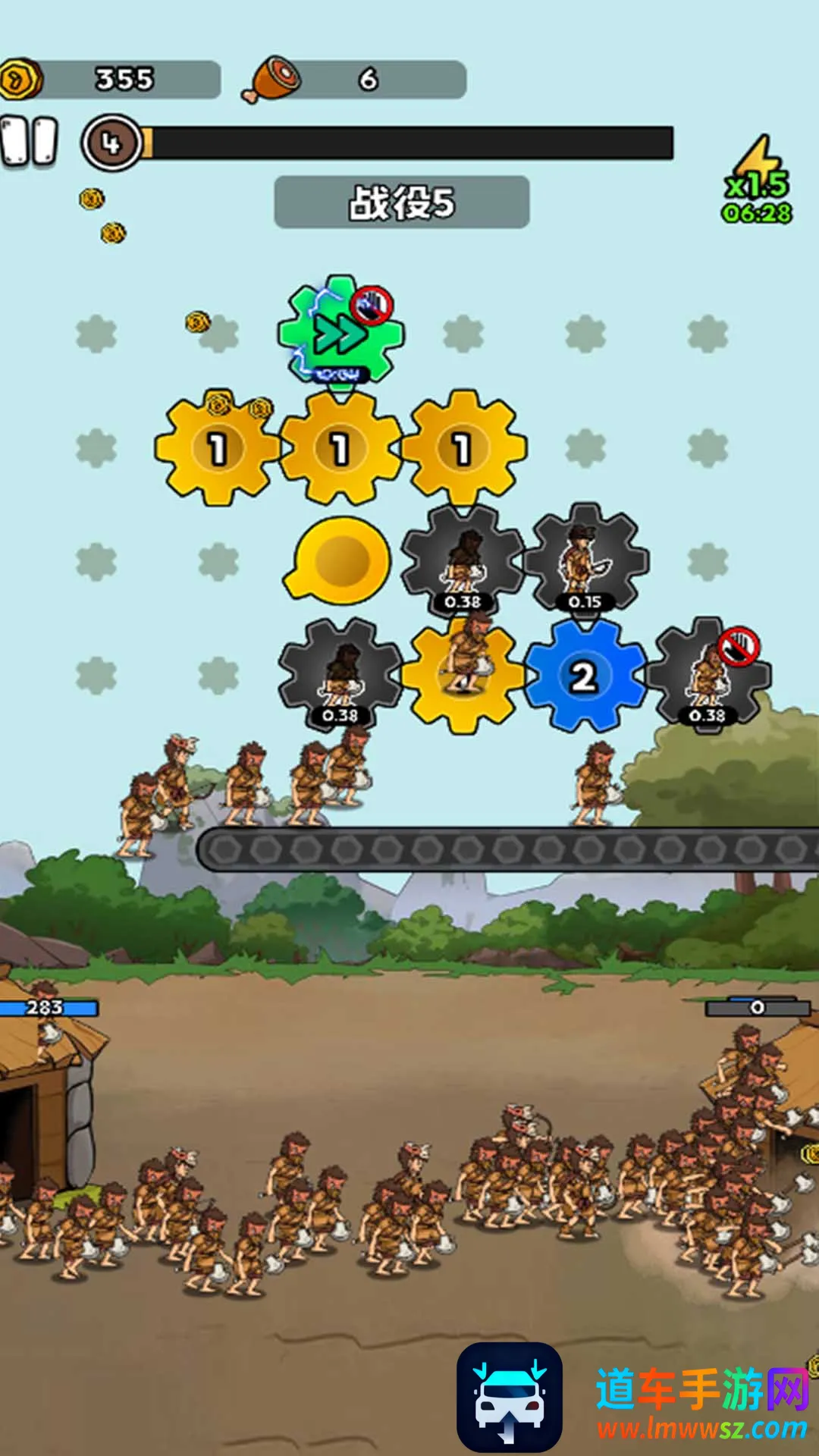Viewport: 819px width, 1456px height.
Task: Activate the x1.5 lightning speed boost
Action: pyautogui.click(x=757, y=180)
